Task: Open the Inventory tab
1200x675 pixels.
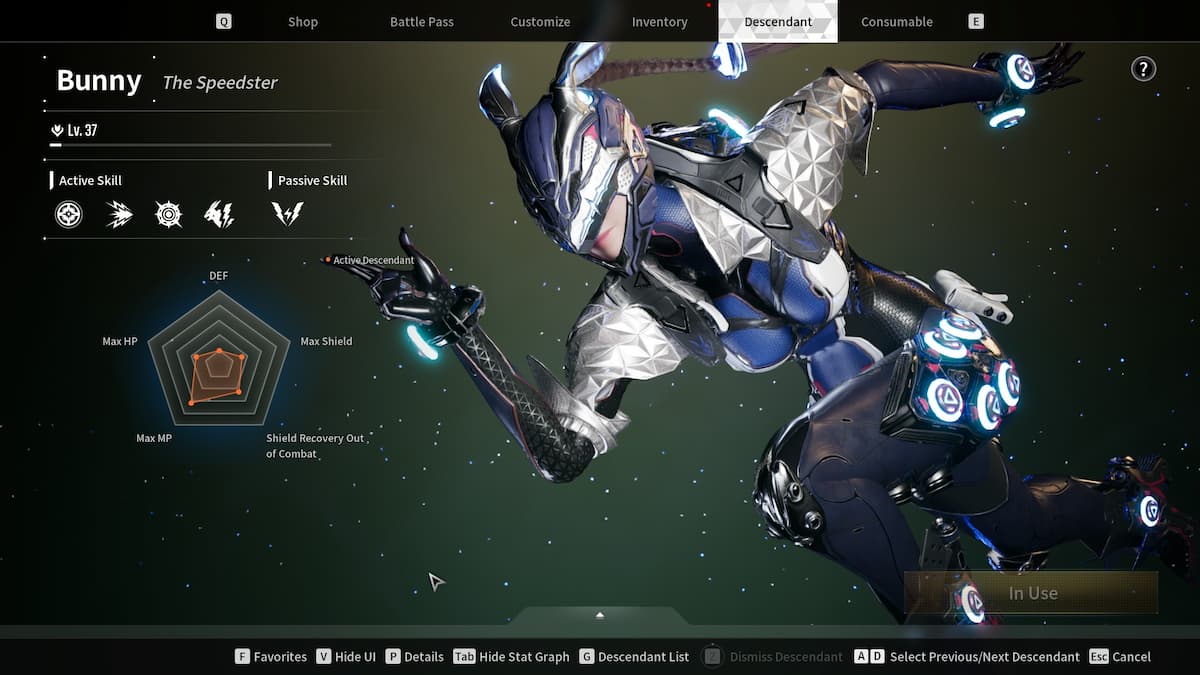Action: tap(659, 22)
